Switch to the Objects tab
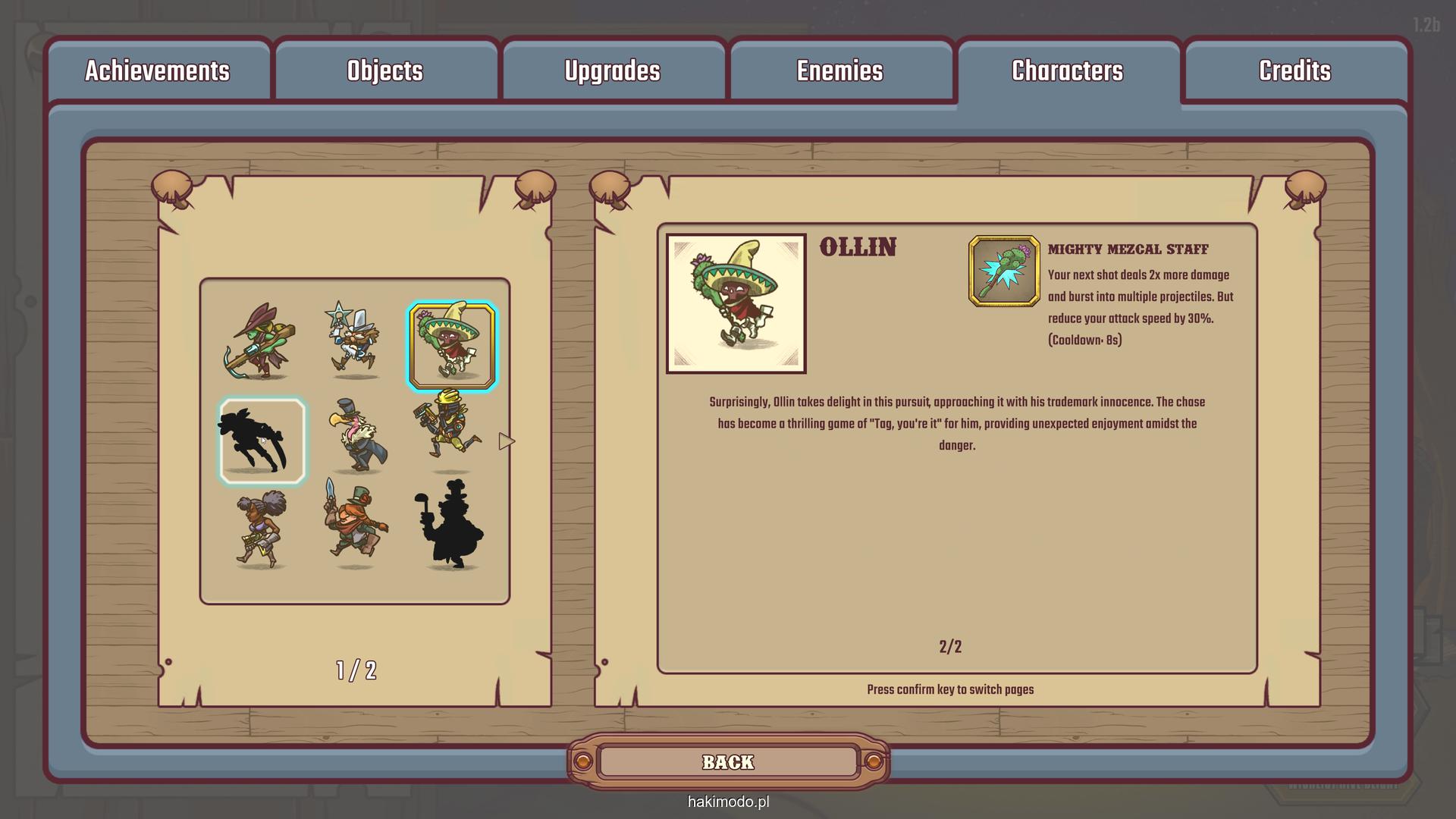The width and height of the screenshot is (1456, 819). coord(385,71)
